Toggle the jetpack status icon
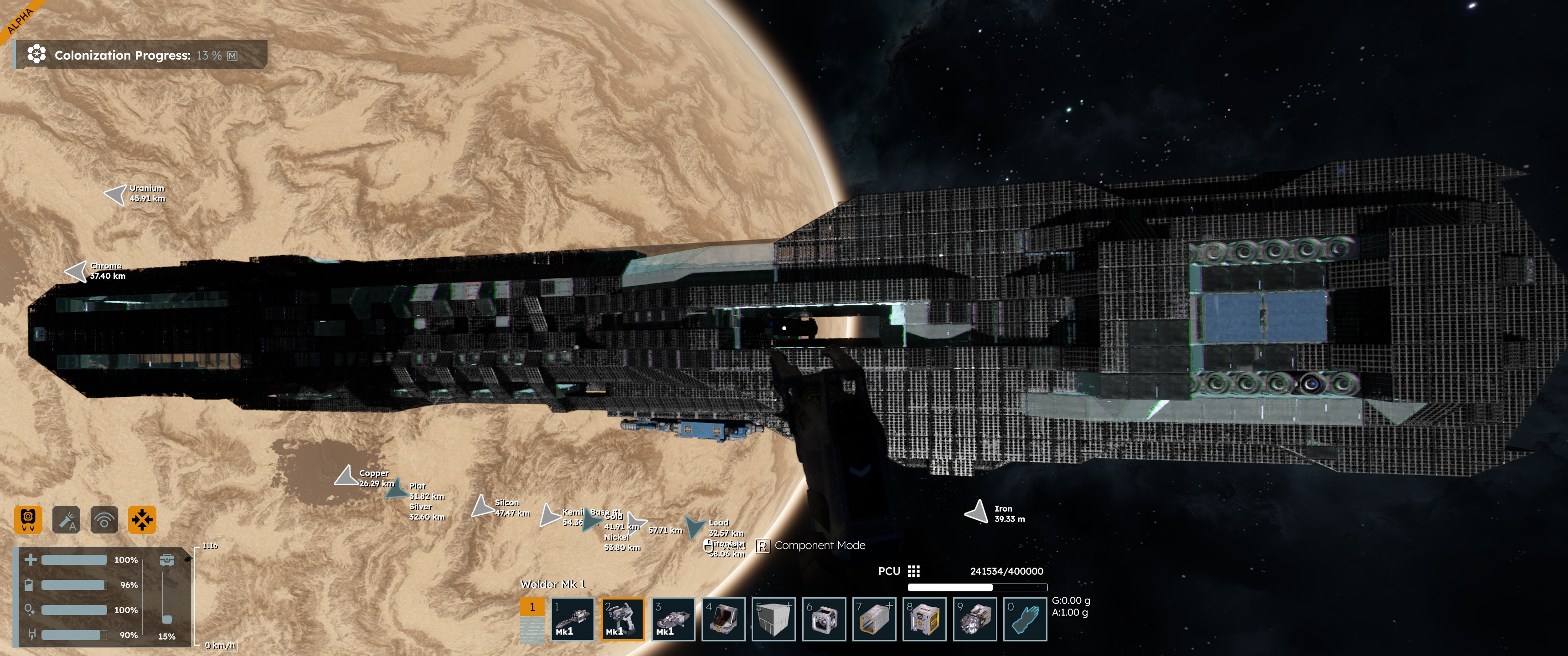The height and width of the screenshot is (656, 1568). tap(28, 520)
